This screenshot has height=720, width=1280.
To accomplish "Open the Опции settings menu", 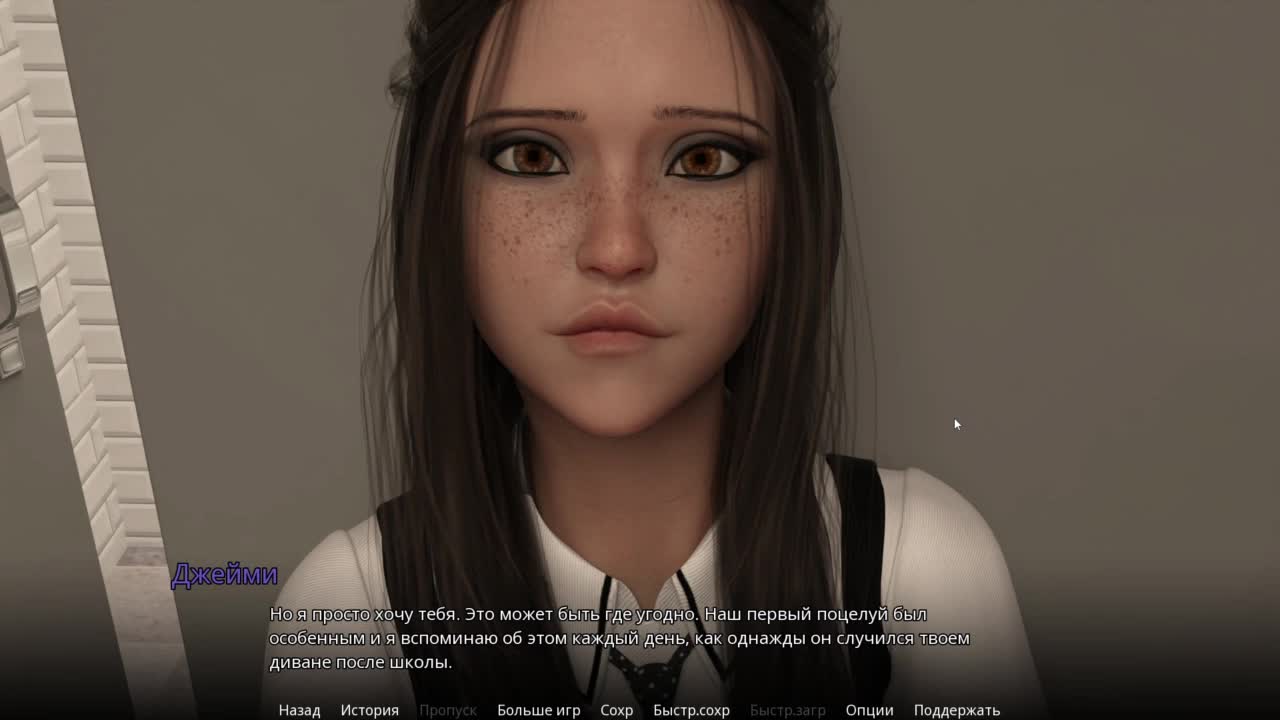I will (869, 710).
